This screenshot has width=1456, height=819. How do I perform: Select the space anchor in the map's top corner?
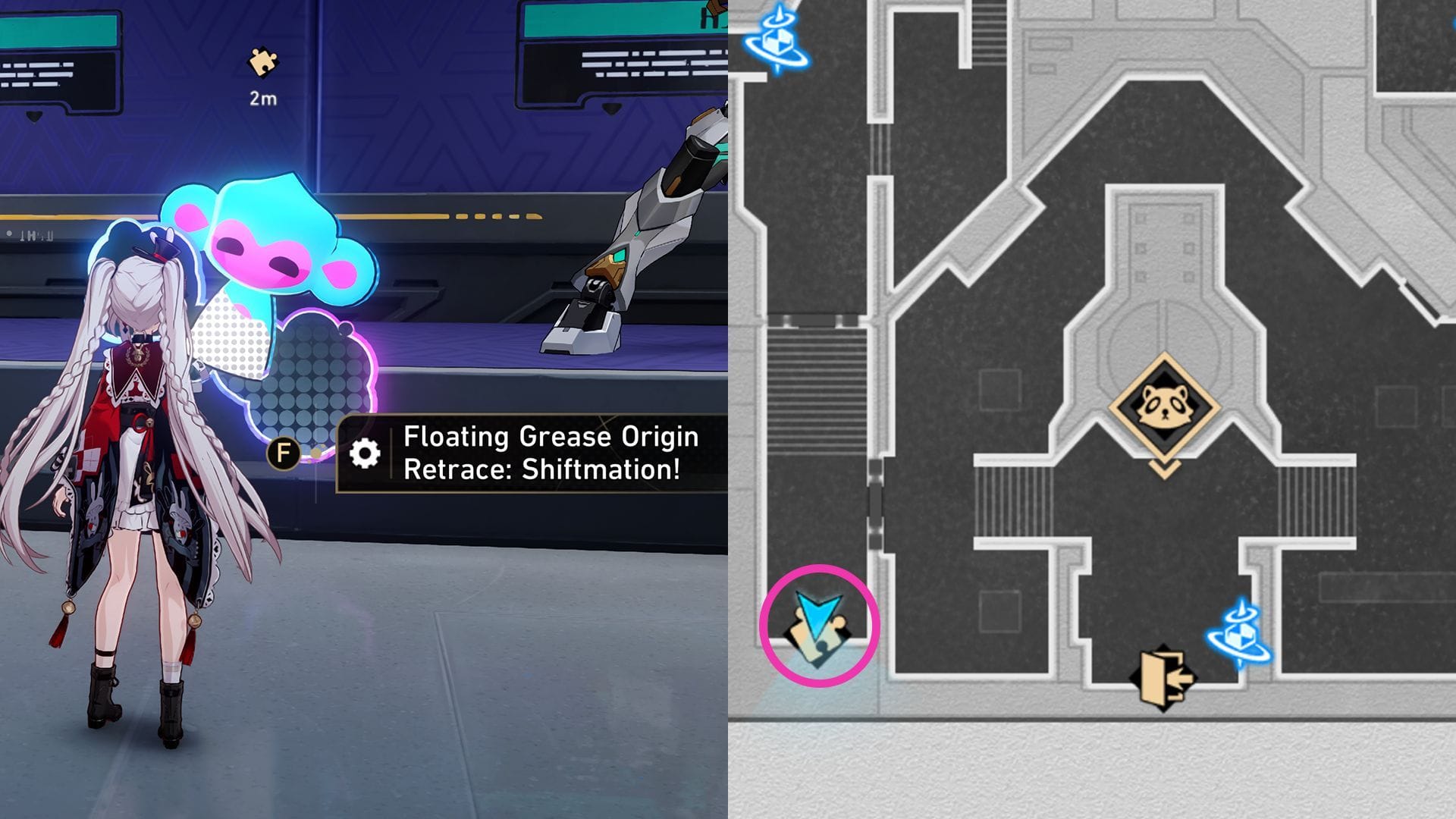point(777,39)
